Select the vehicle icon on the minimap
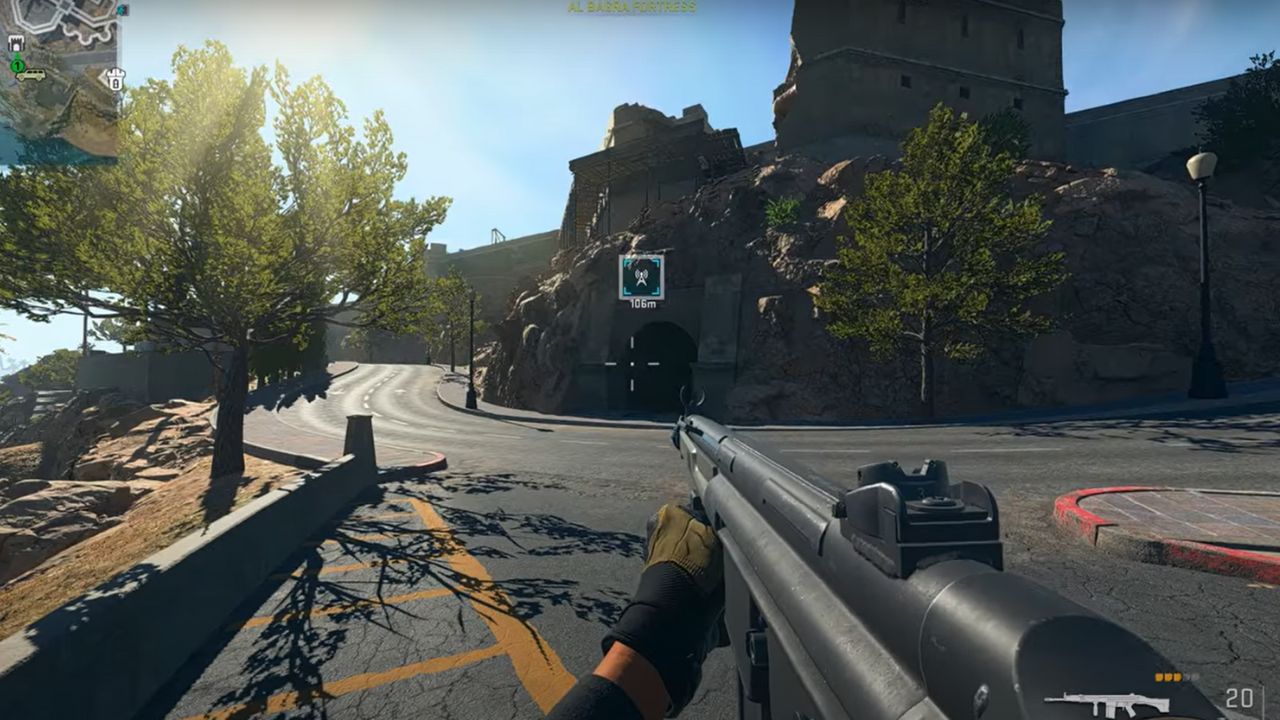 coord(31,76)
